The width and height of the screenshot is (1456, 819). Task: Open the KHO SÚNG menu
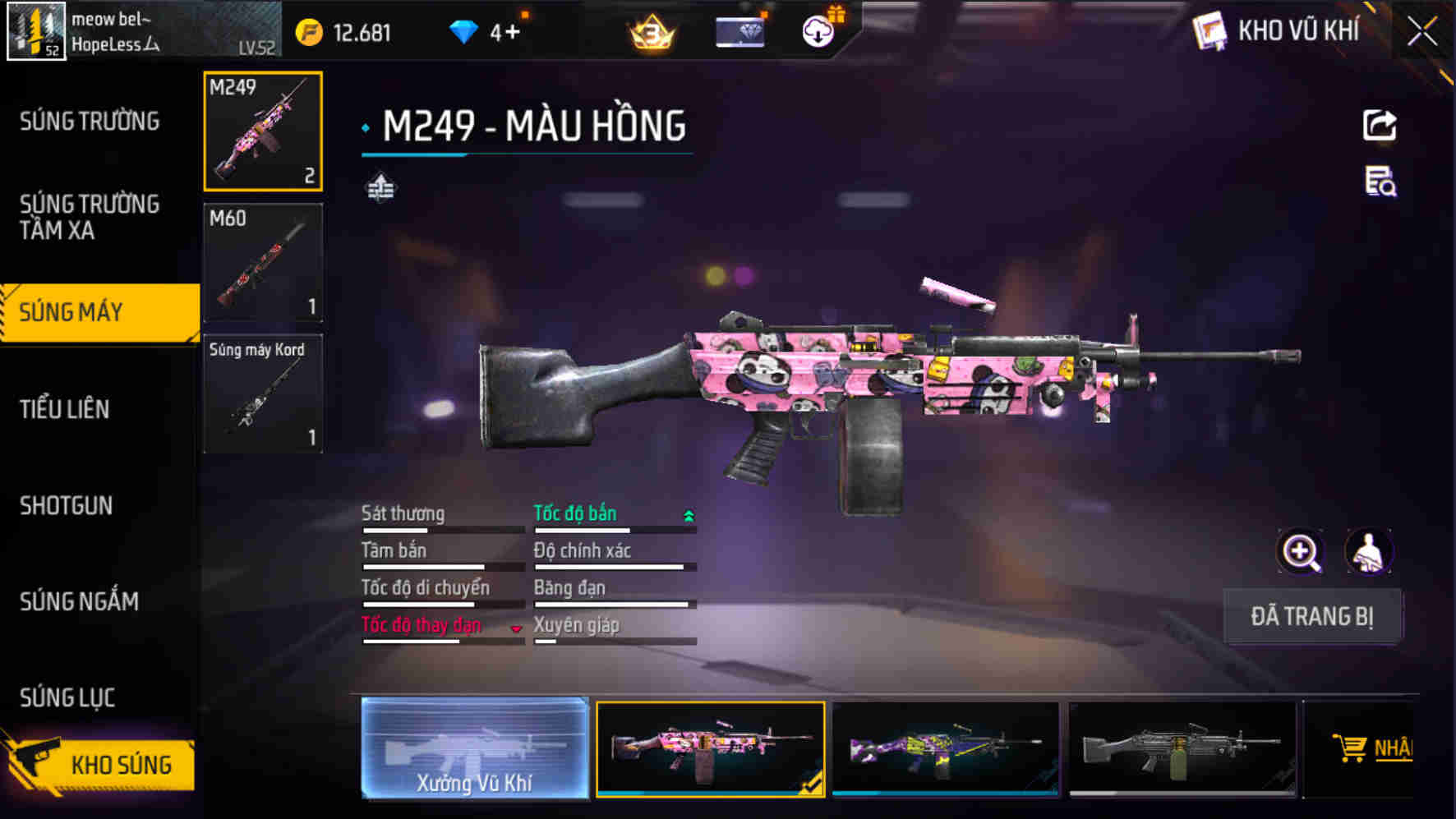[117, 764]
